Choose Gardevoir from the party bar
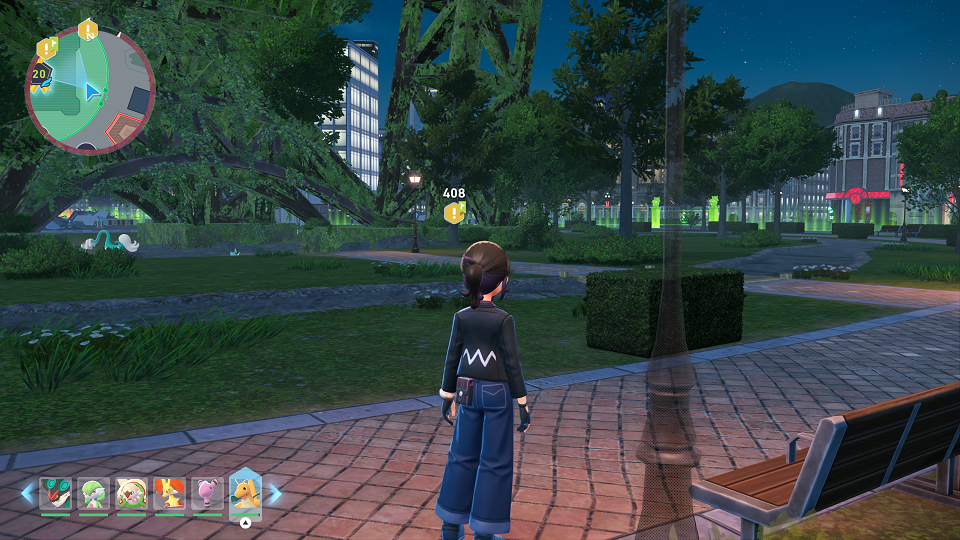This screenshot has width=960, height=540. 93,494
